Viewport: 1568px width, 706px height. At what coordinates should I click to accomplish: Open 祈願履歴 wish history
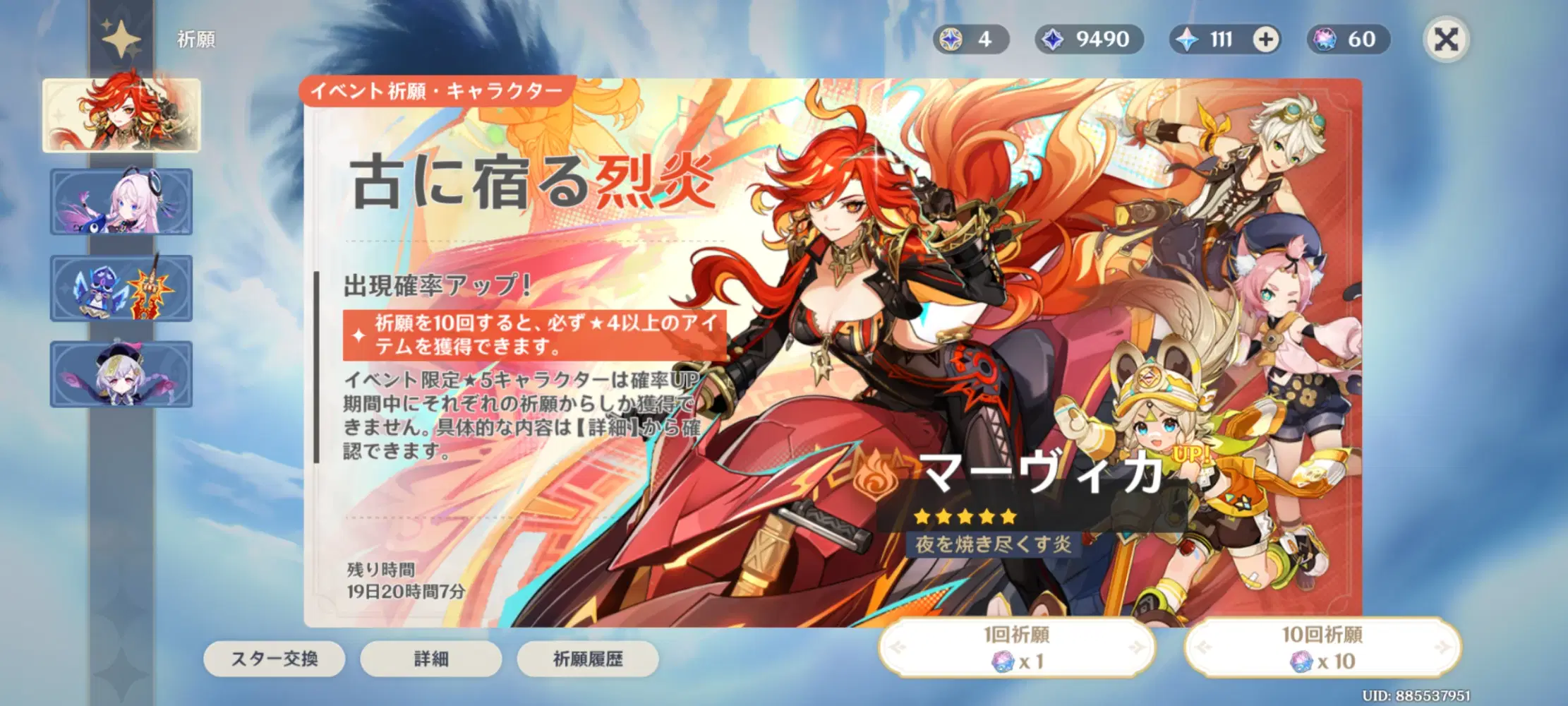pos(588,658)
